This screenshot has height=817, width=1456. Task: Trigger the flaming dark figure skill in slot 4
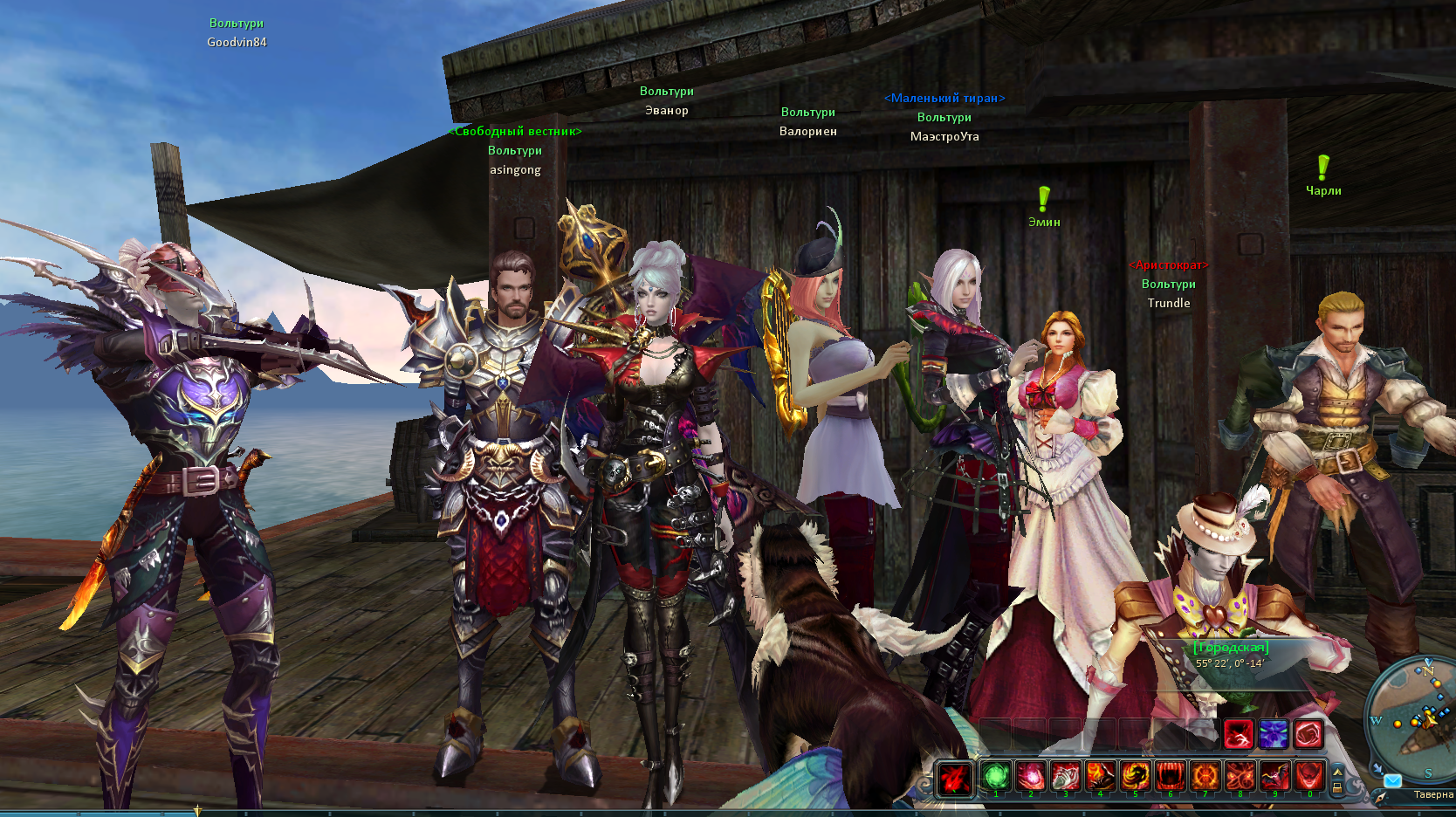coord(1100,776)
